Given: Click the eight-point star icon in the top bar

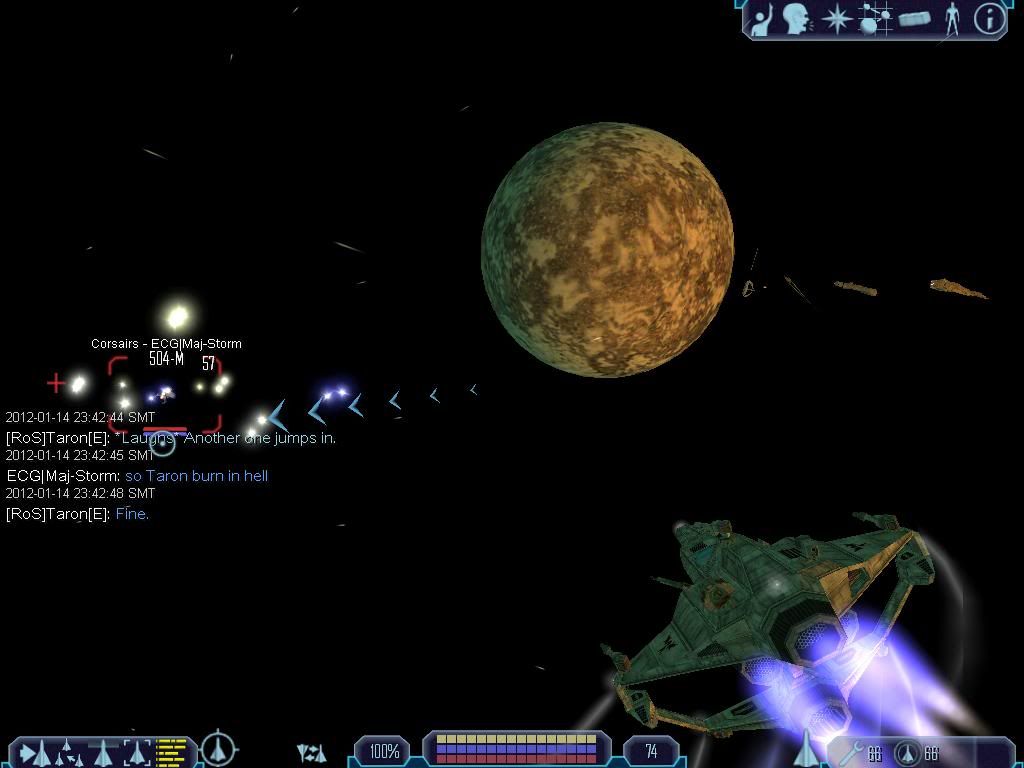Looking at the screenshot, I should (836, 19).
